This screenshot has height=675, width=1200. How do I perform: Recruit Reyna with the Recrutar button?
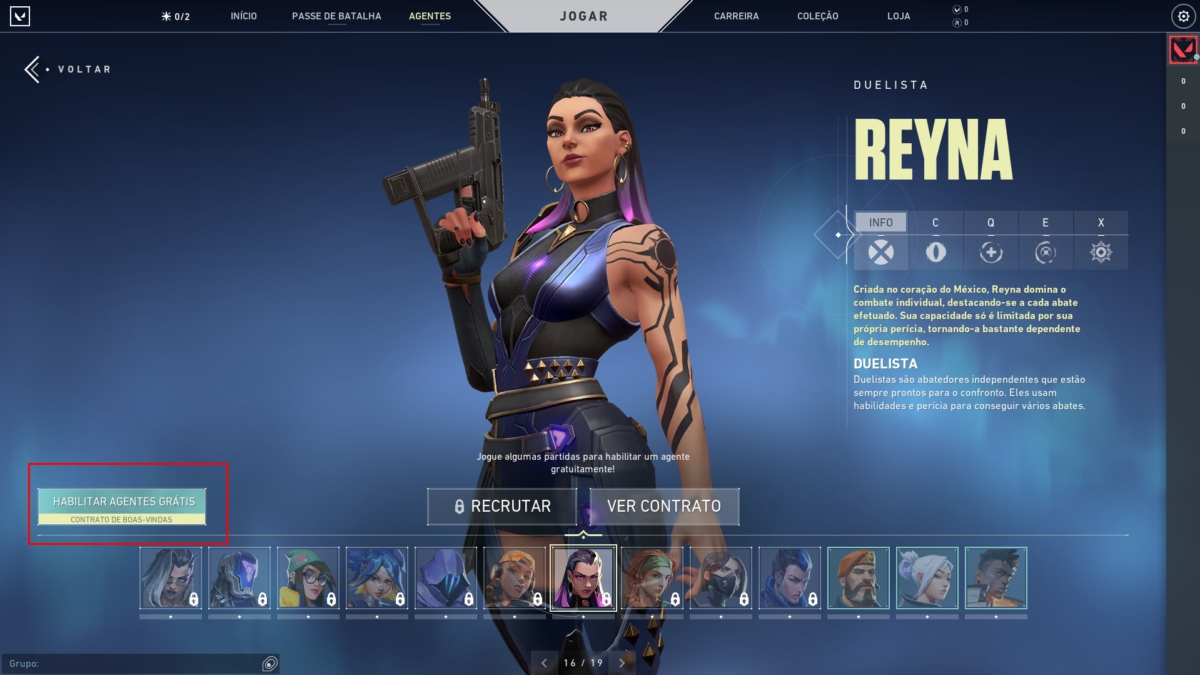tap(502, 506)
